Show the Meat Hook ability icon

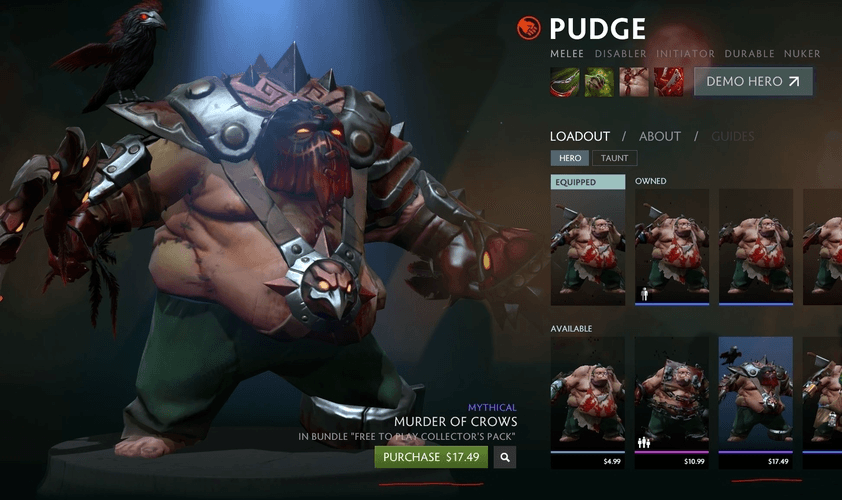(x=565, y=82)
